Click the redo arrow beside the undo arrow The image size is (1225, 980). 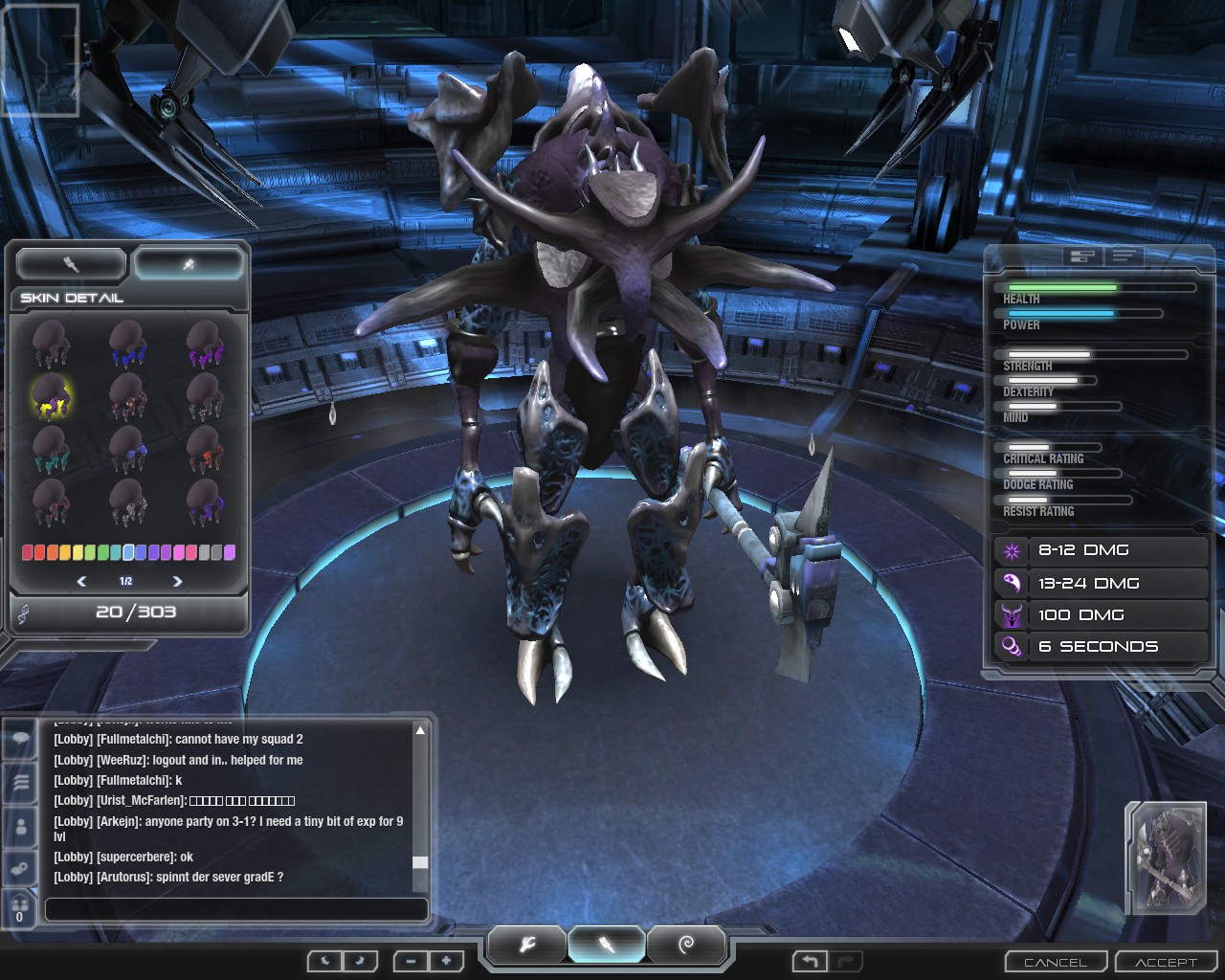point(843,961)
